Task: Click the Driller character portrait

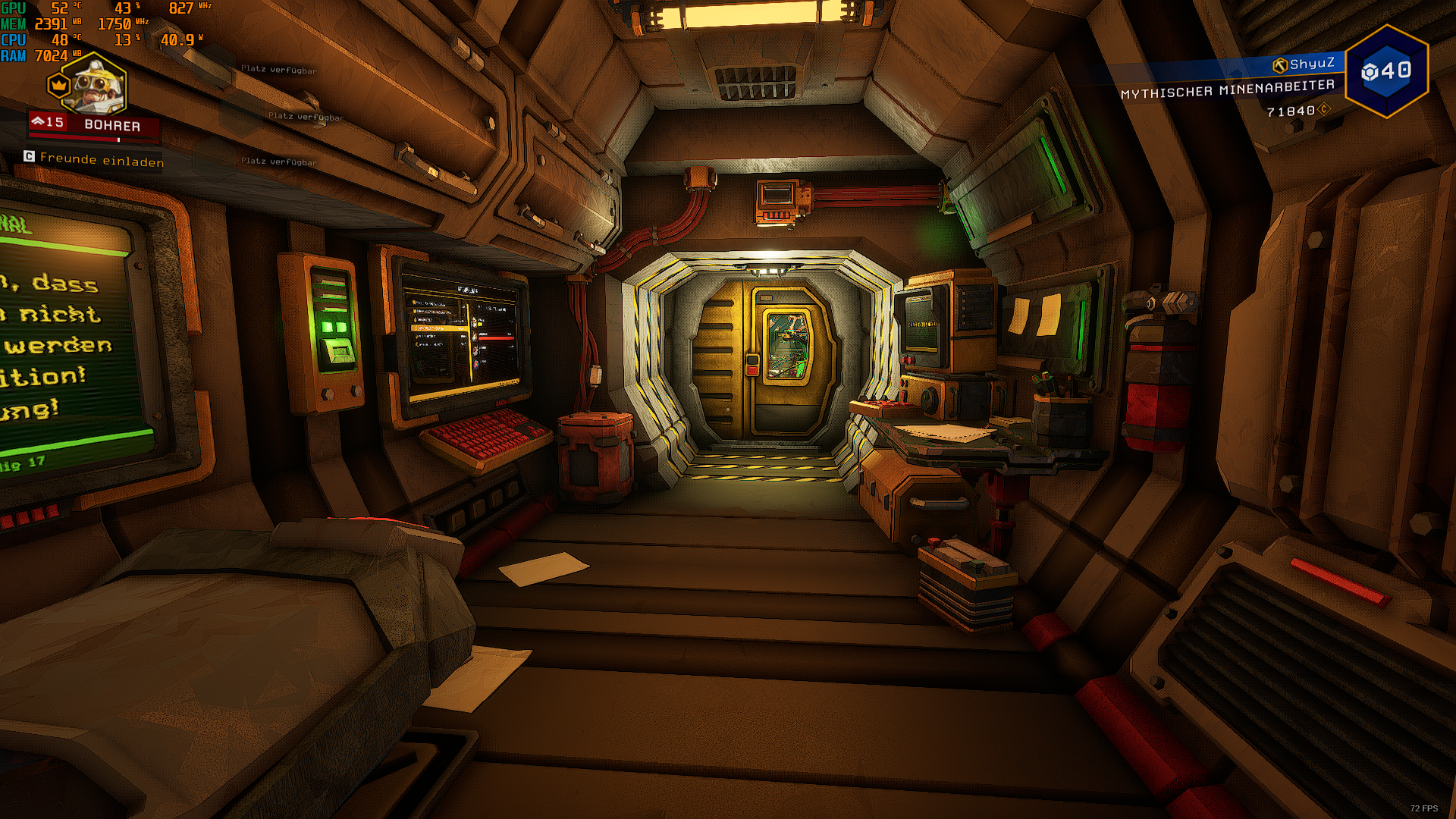Action: 93,85
